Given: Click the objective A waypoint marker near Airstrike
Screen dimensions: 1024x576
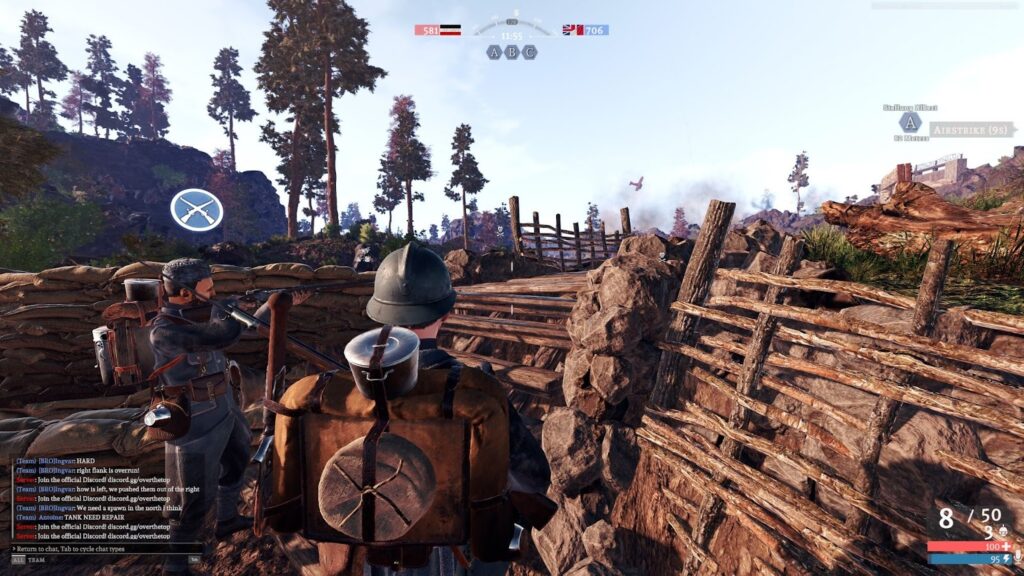Looking at the screenshot, I should [x=909, y=123].
